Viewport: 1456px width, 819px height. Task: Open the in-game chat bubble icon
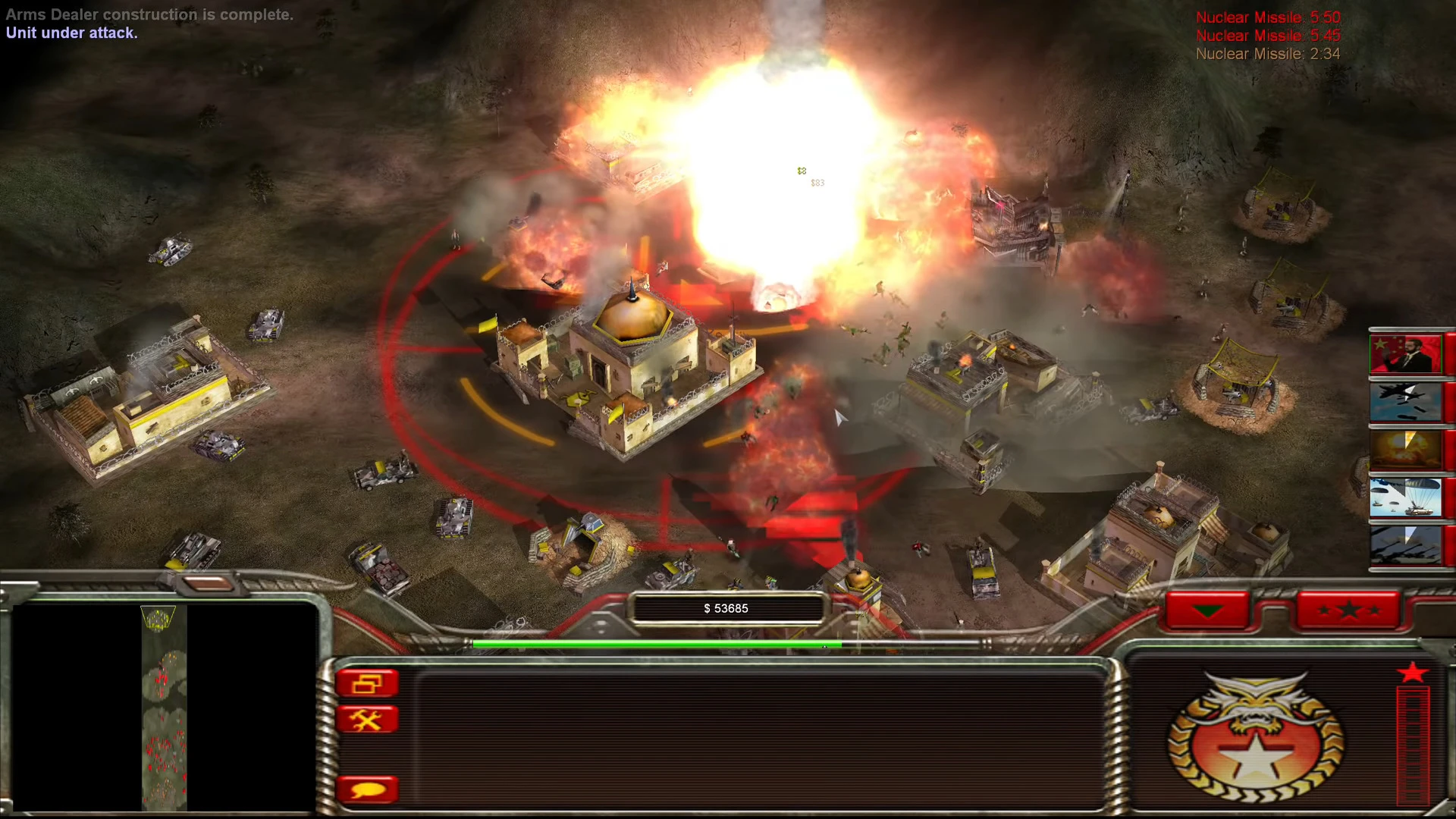pyautogui.click(x=369, y=789)
